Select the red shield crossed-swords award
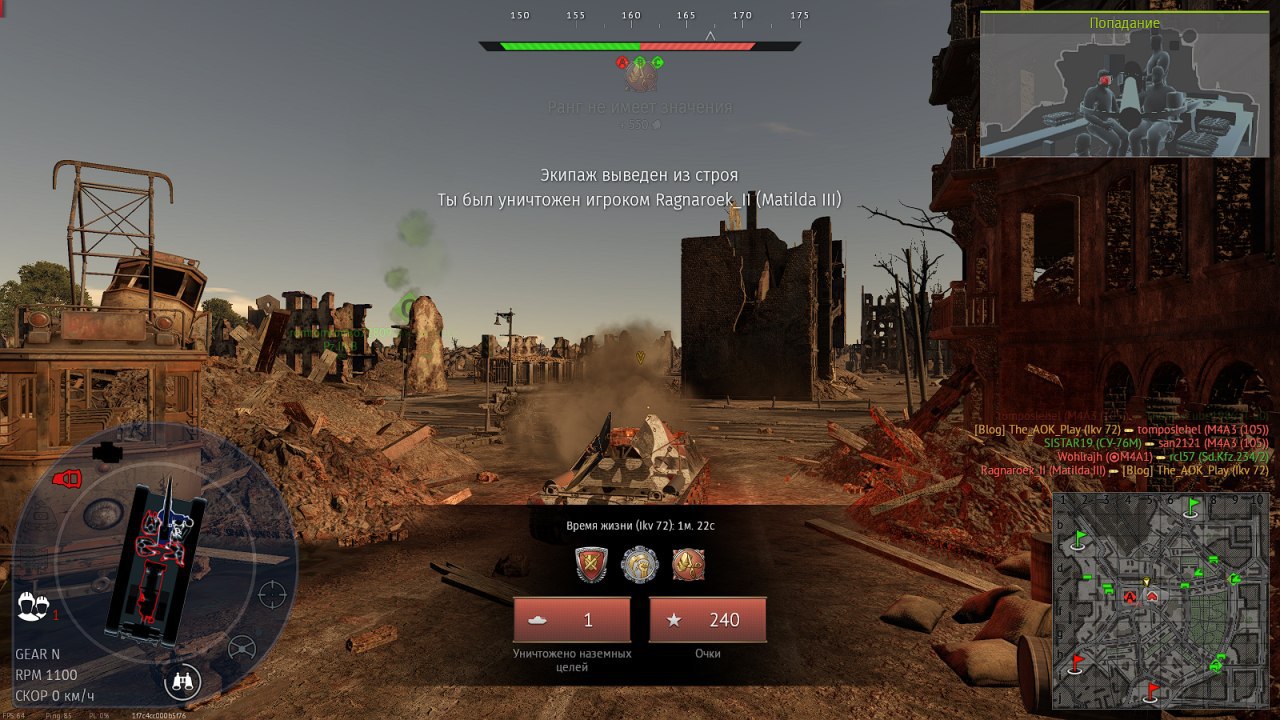The image size is (1280, 720). (x=591, y=565)
